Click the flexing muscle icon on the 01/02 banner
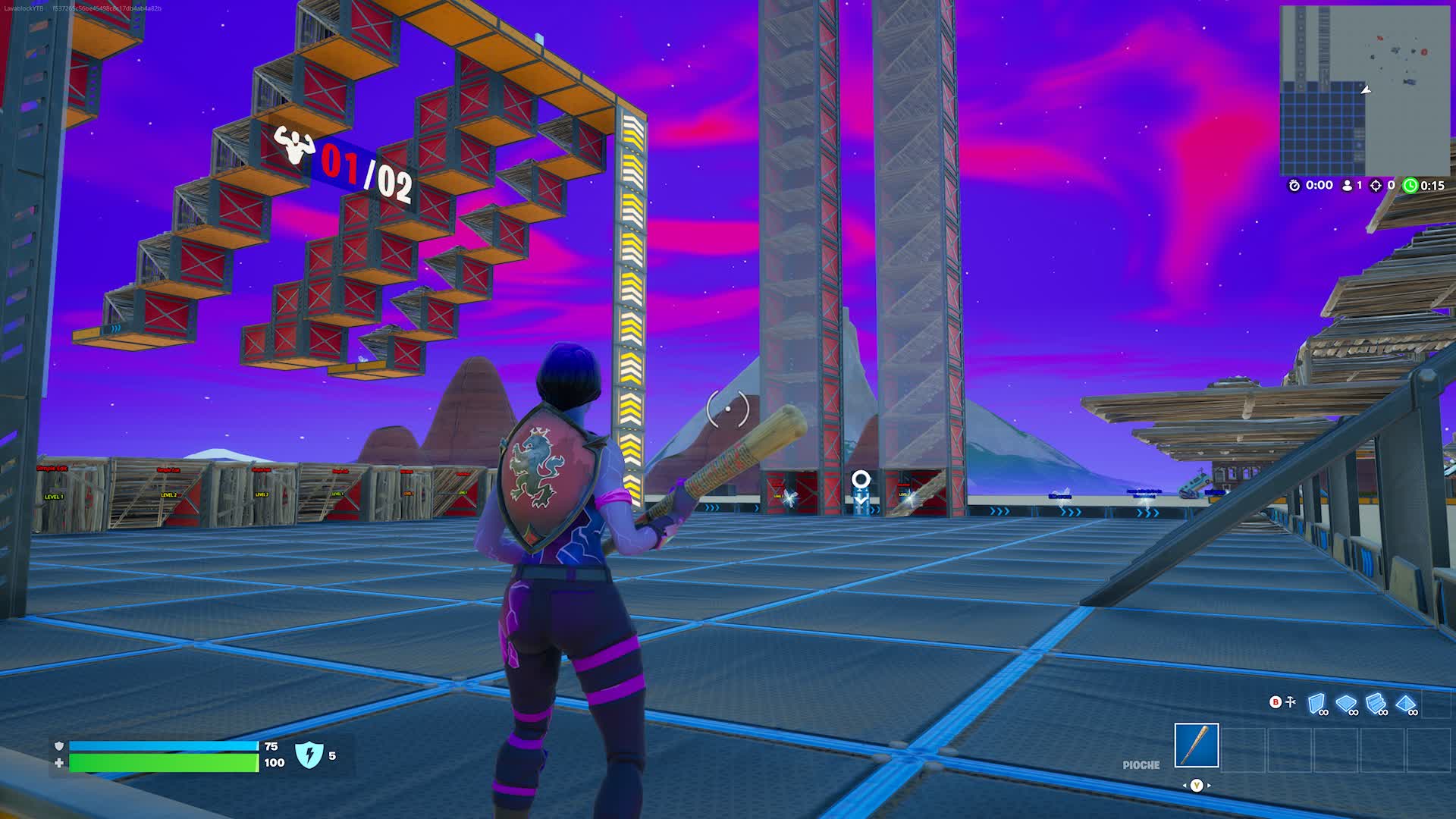The height and width of the screenshot is (819, 1456). point(294,144)
